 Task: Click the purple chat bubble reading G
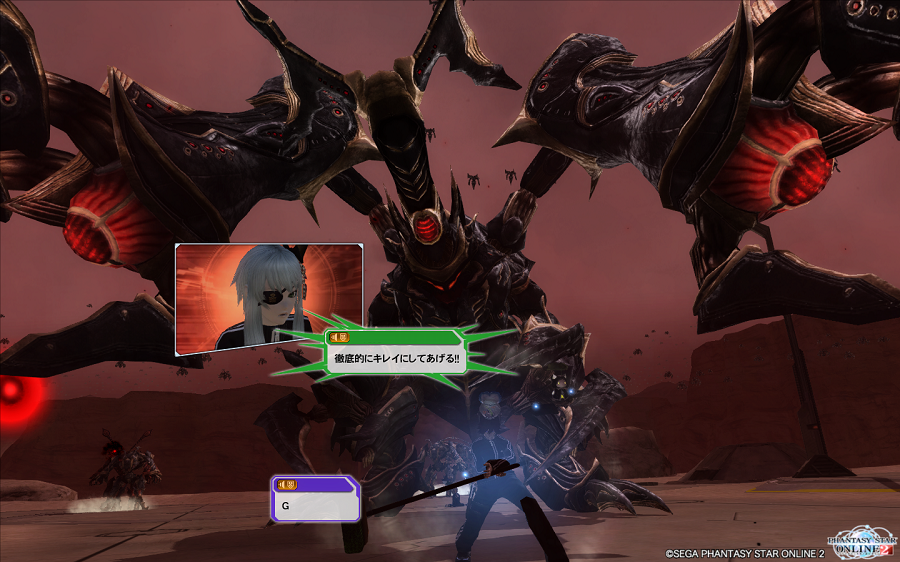pyautogui.click(x=315, y=499)
